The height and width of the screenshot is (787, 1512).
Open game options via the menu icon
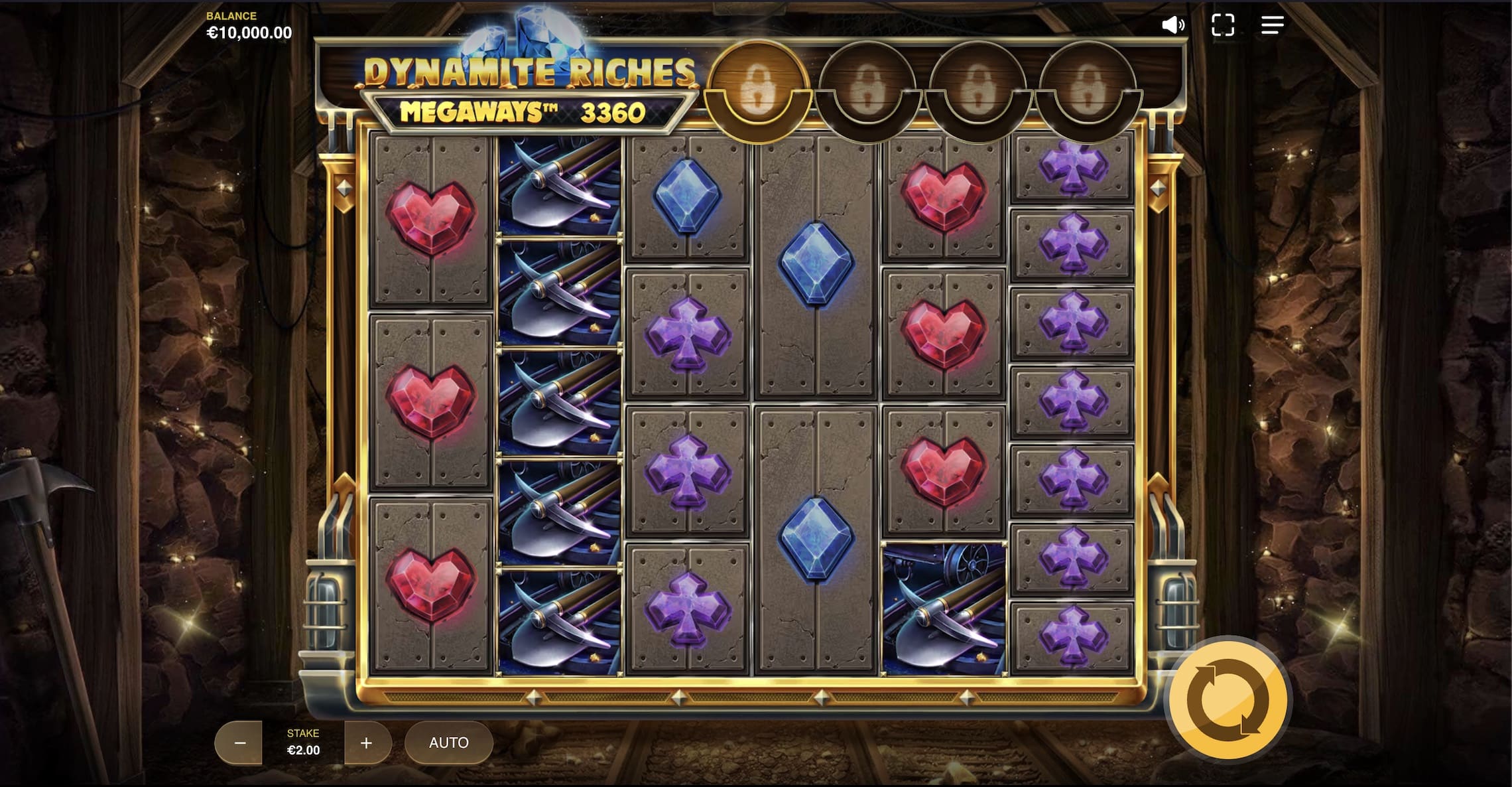point(1273,25)
